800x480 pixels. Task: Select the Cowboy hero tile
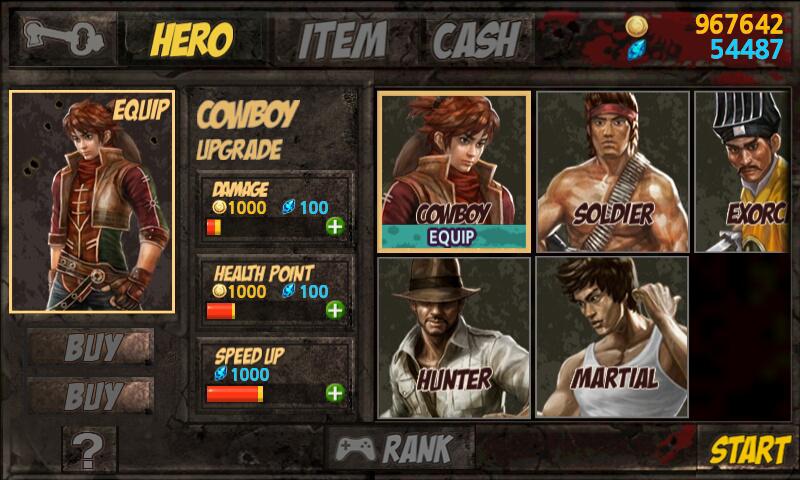tap(454, 171)
